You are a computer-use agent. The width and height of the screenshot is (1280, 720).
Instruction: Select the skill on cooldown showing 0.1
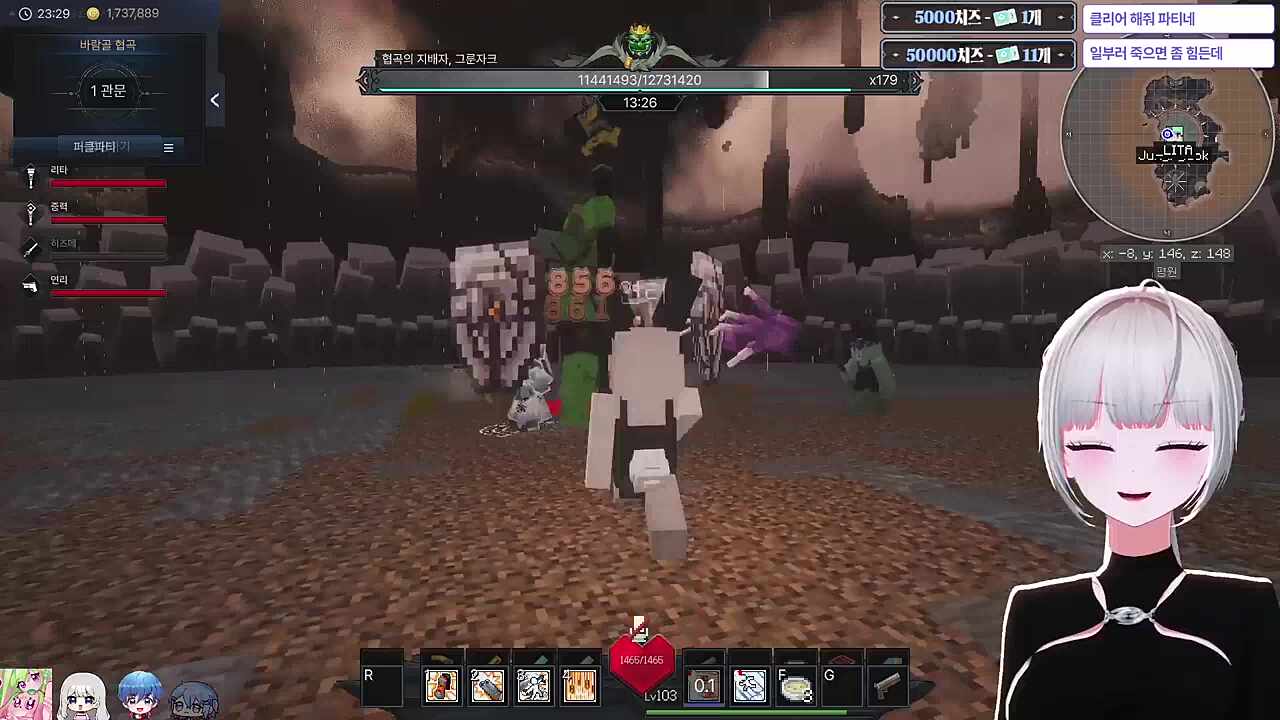[x=705, y=685]
